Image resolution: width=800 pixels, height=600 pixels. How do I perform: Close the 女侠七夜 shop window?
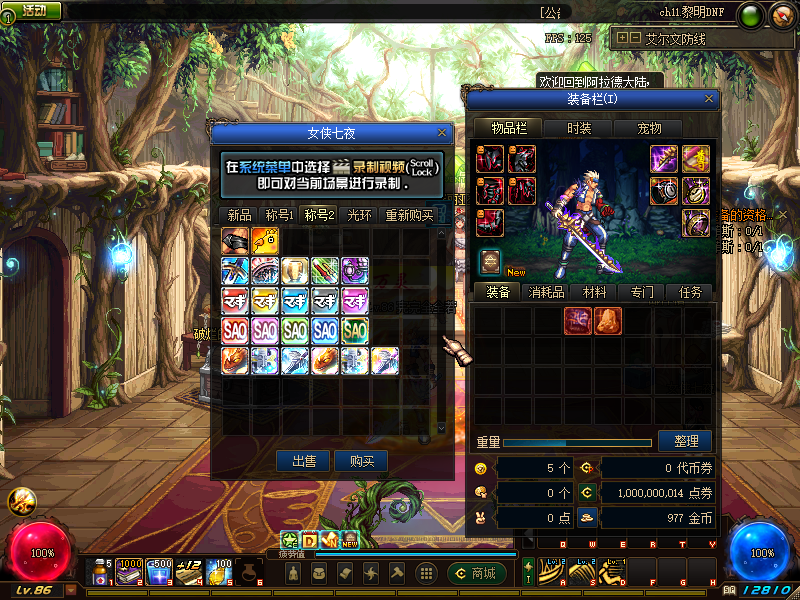tap(442, 133)
